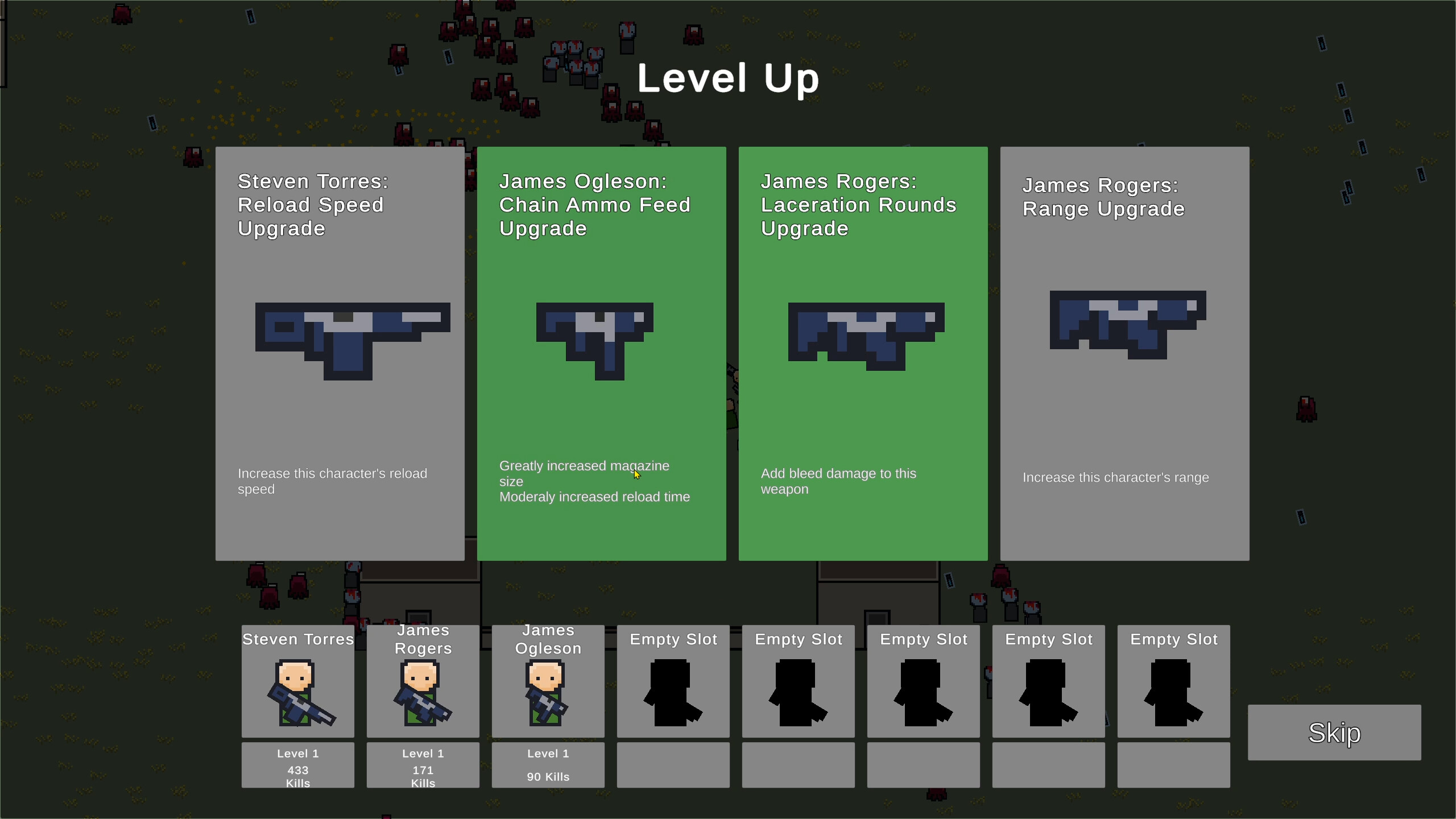Click James Rogers 171 Kills stat box

coord(423,765)
